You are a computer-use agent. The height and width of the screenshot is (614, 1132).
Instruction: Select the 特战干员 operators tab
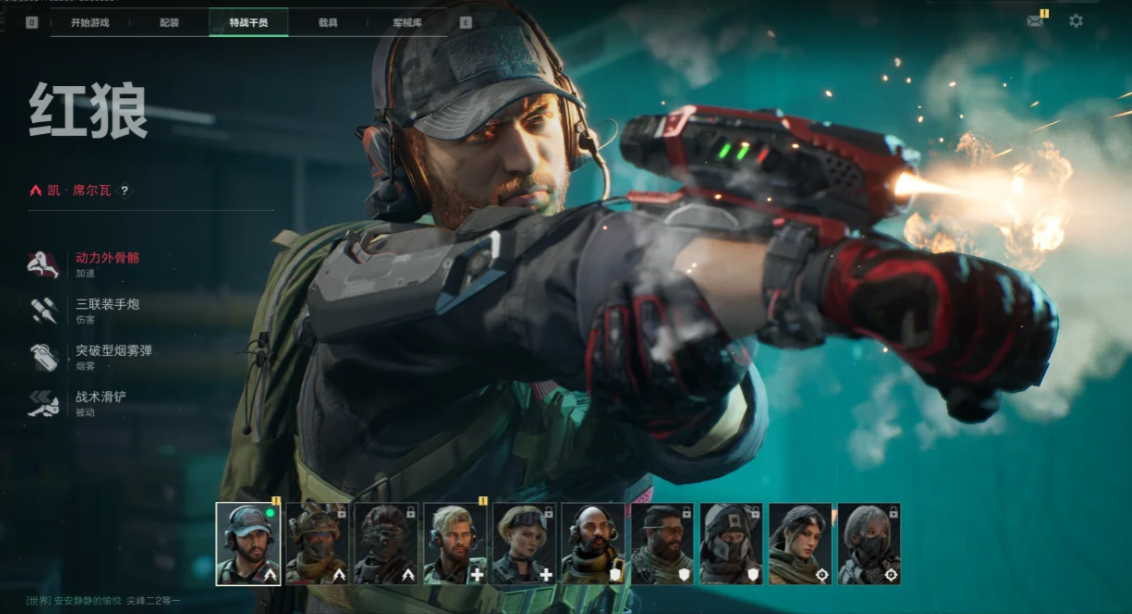(248, 22)
